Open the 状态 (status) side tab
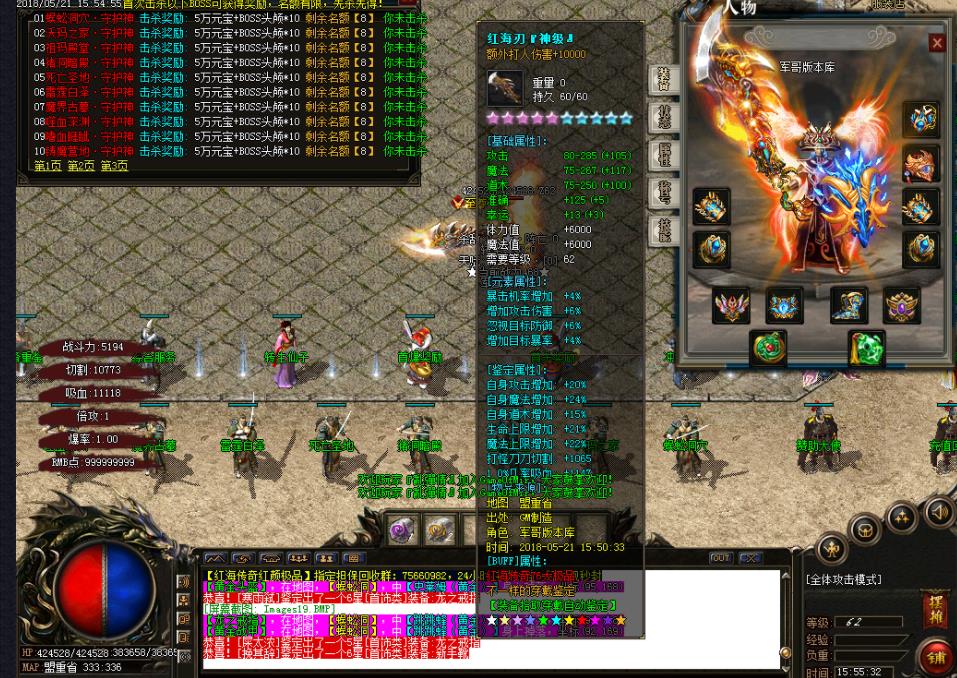957x678 pixels. click(x=664, y=118)
